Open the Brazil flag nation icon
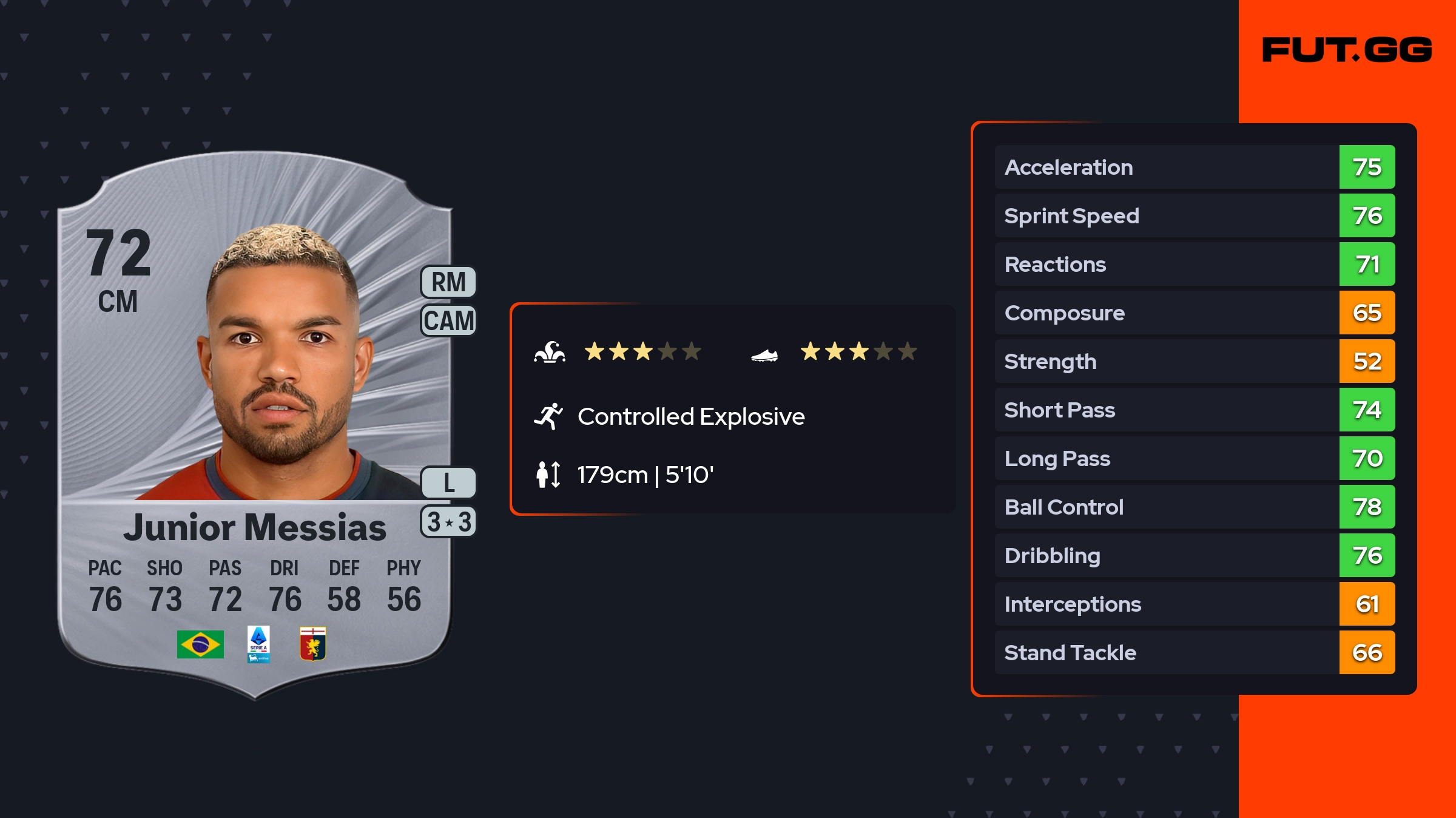This screenshot has height=818, width=1456. (200, 644)
